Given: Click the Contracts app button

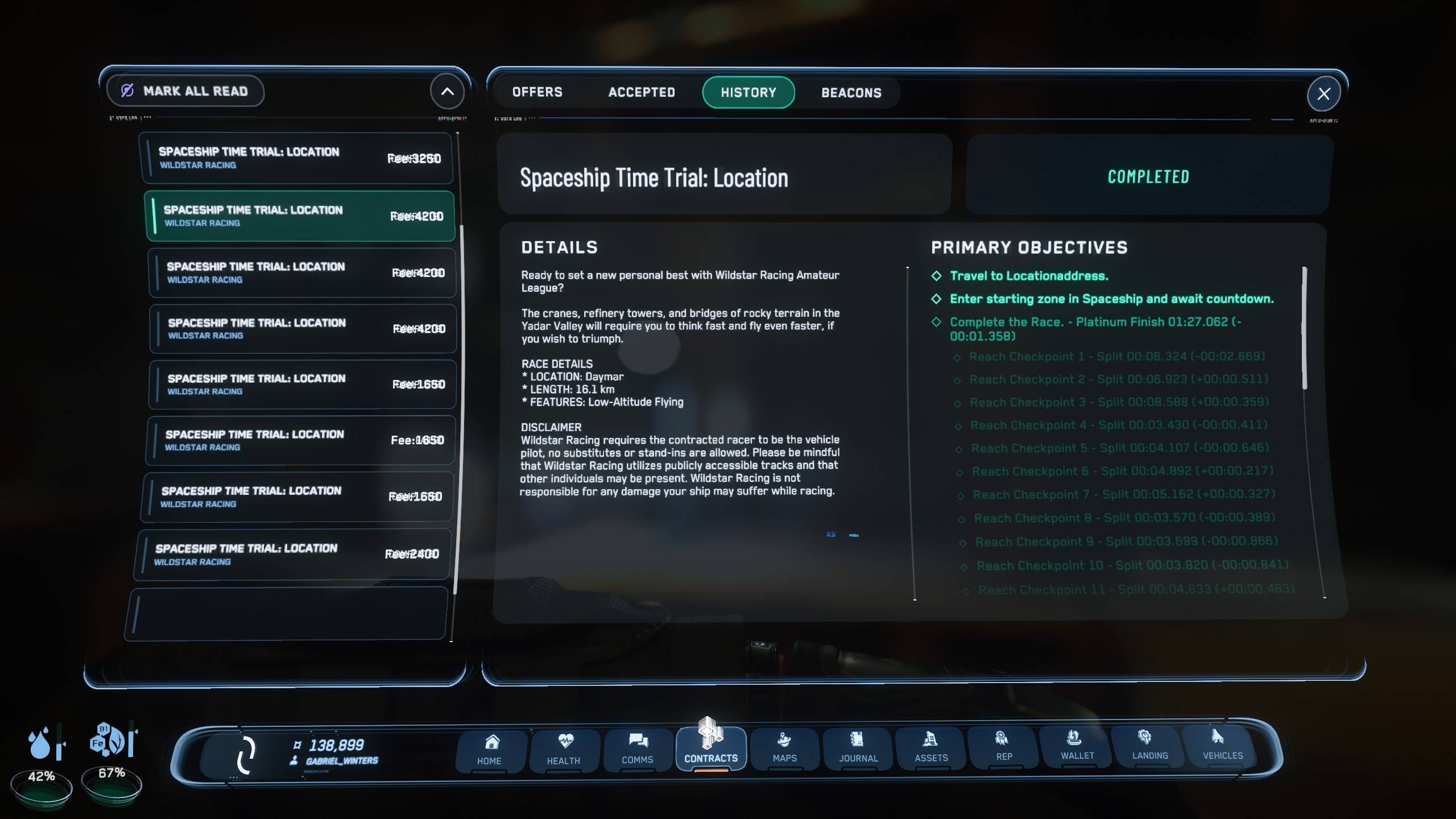Looking at the screenshot, I should point(711,748).
